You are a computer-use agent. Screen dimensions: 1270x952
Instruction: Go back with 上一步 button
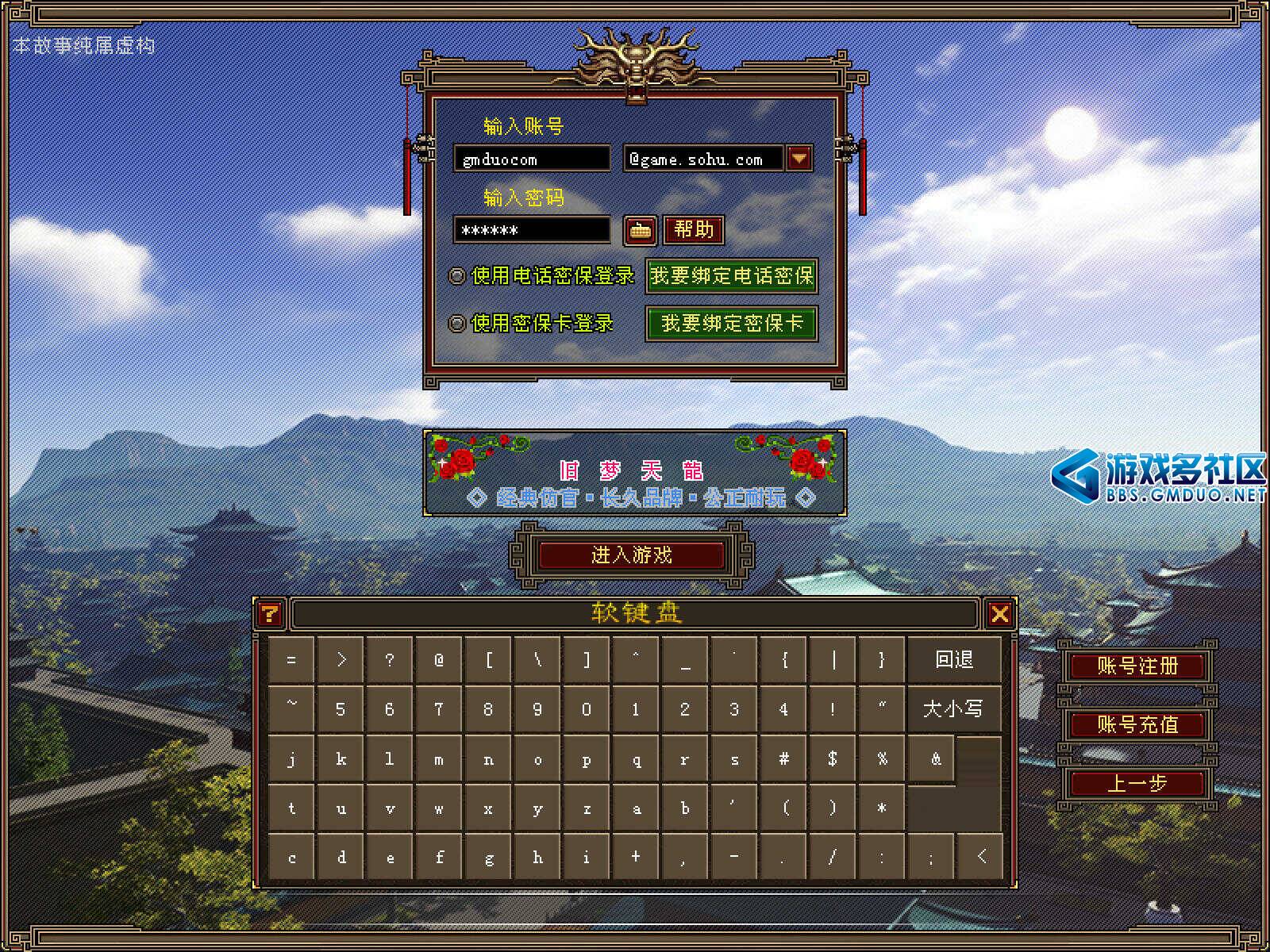tap(1137, 784)
